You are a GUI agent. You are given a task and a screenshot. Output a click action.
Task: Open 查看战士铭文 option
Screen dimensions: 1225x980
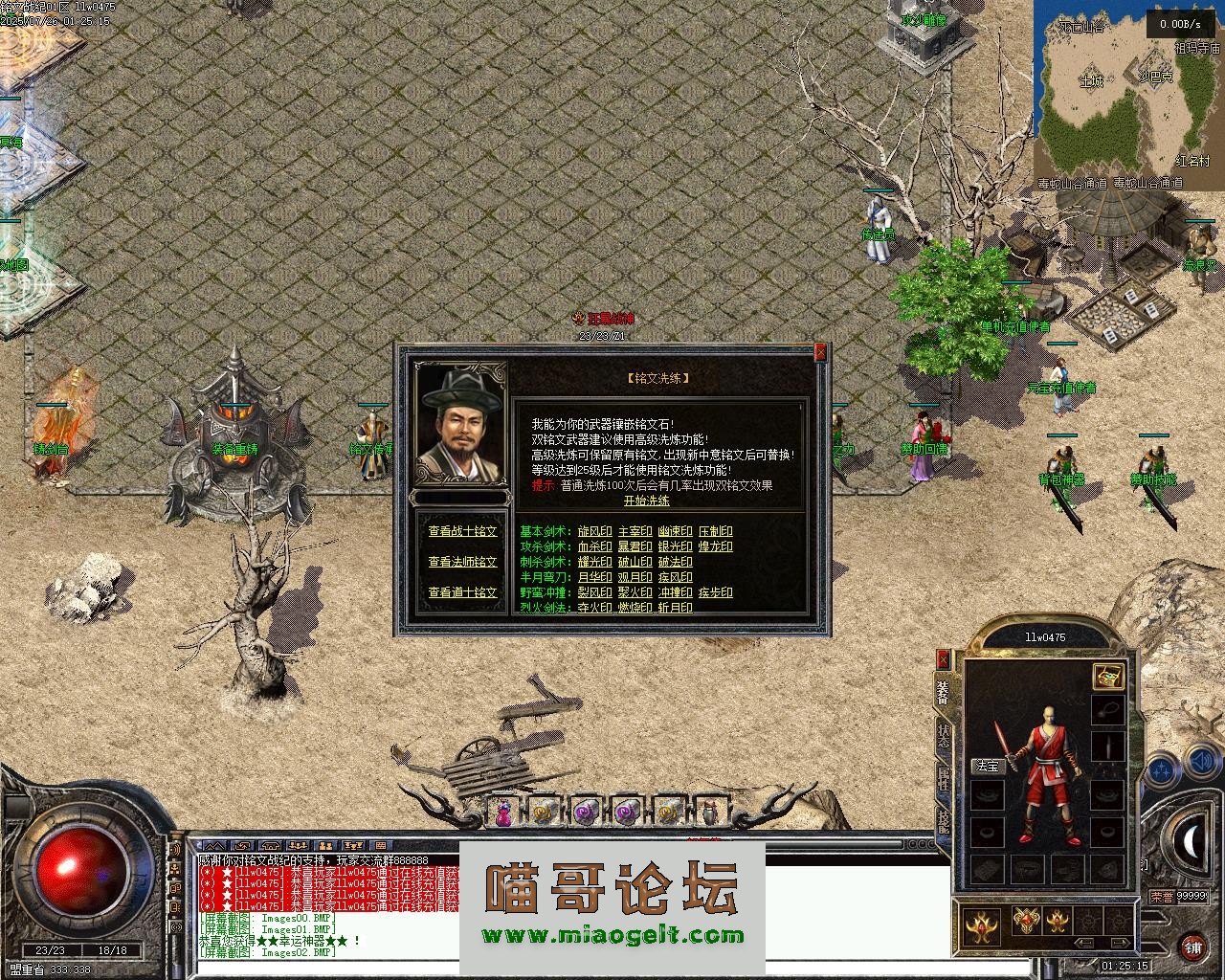click(x=462, y=531)
